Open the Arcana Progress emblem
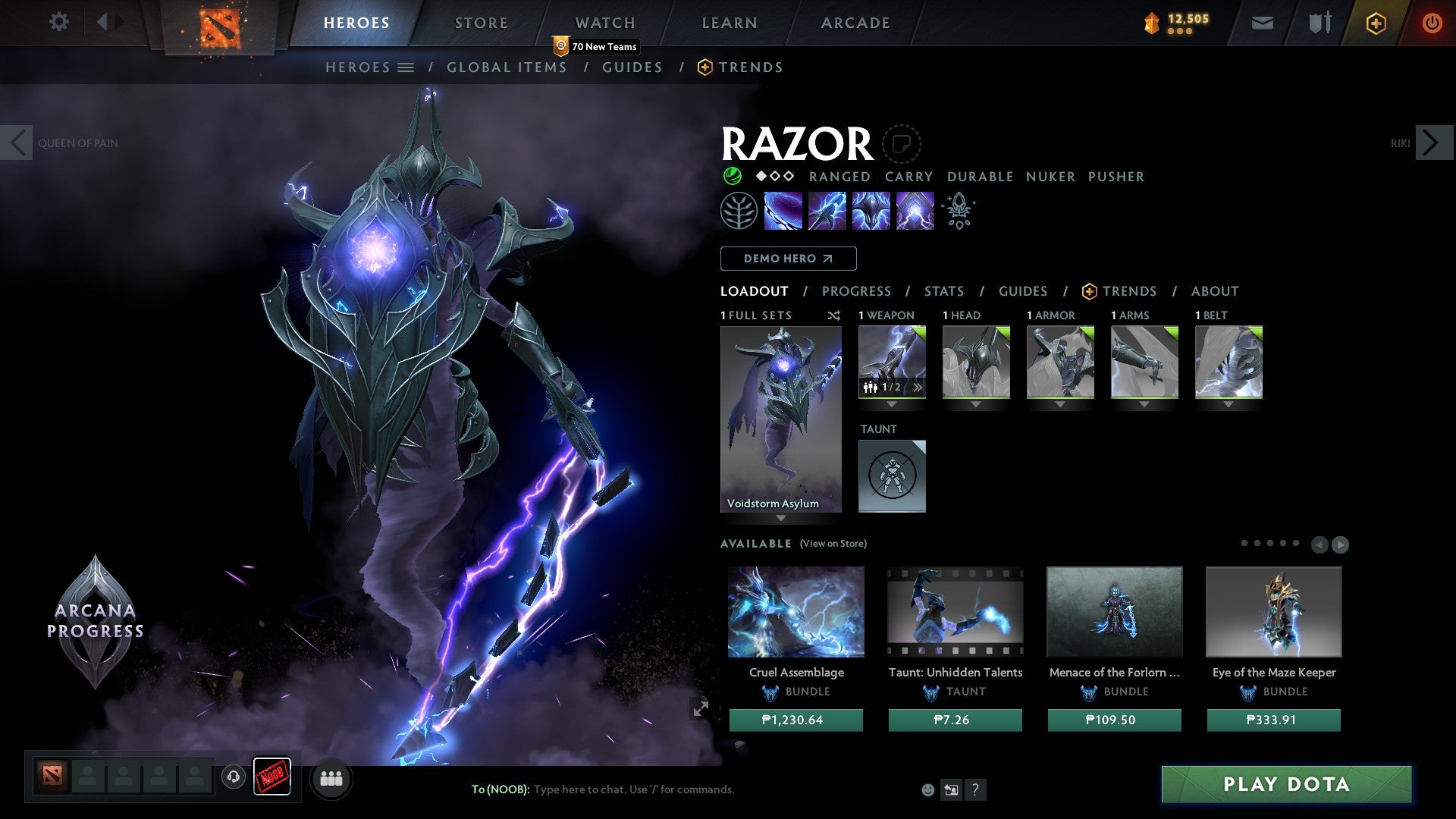 point(96,620)
